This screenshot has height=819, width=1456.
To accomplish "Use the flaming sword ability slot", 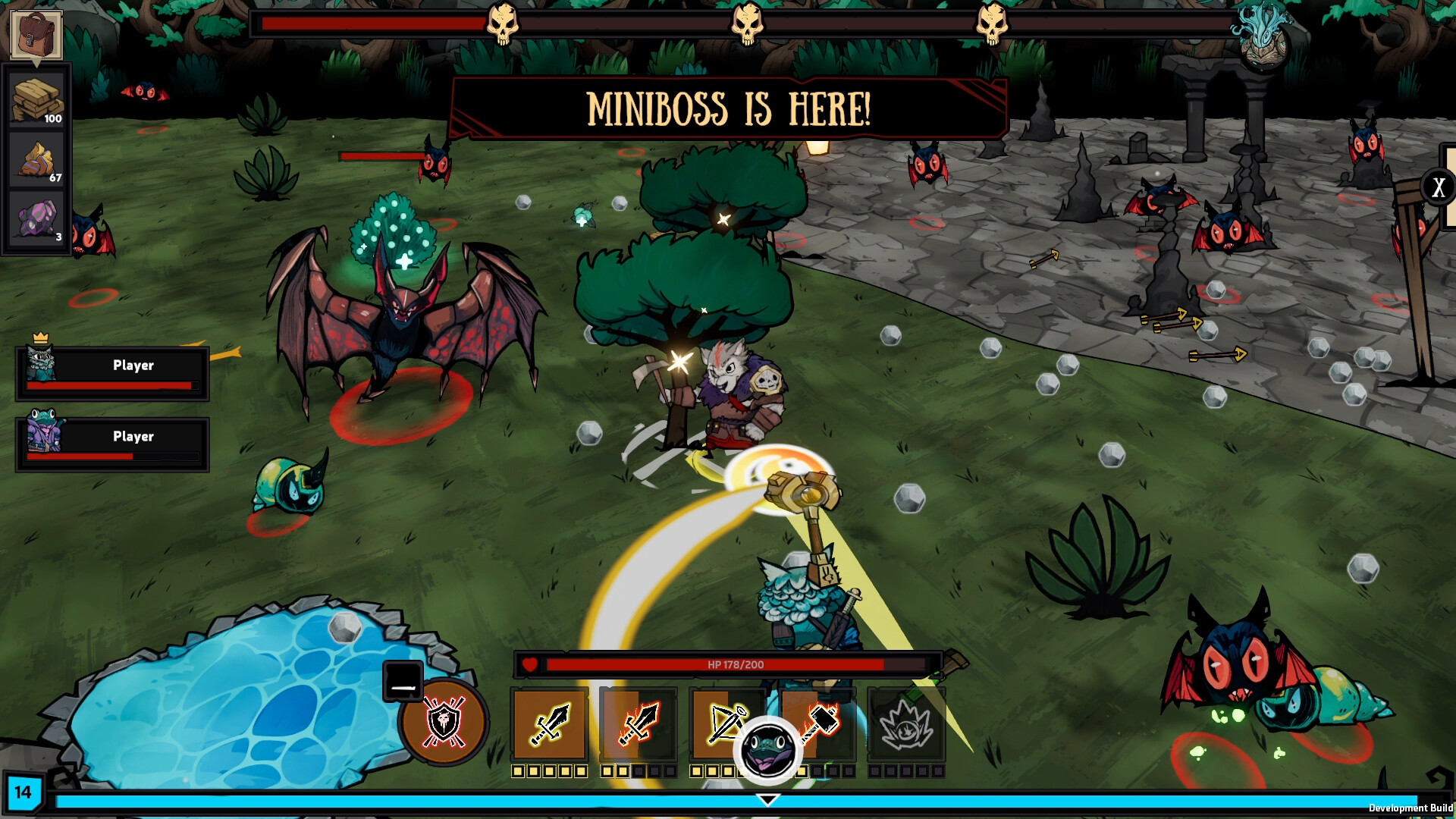I will tap(639, 724).
